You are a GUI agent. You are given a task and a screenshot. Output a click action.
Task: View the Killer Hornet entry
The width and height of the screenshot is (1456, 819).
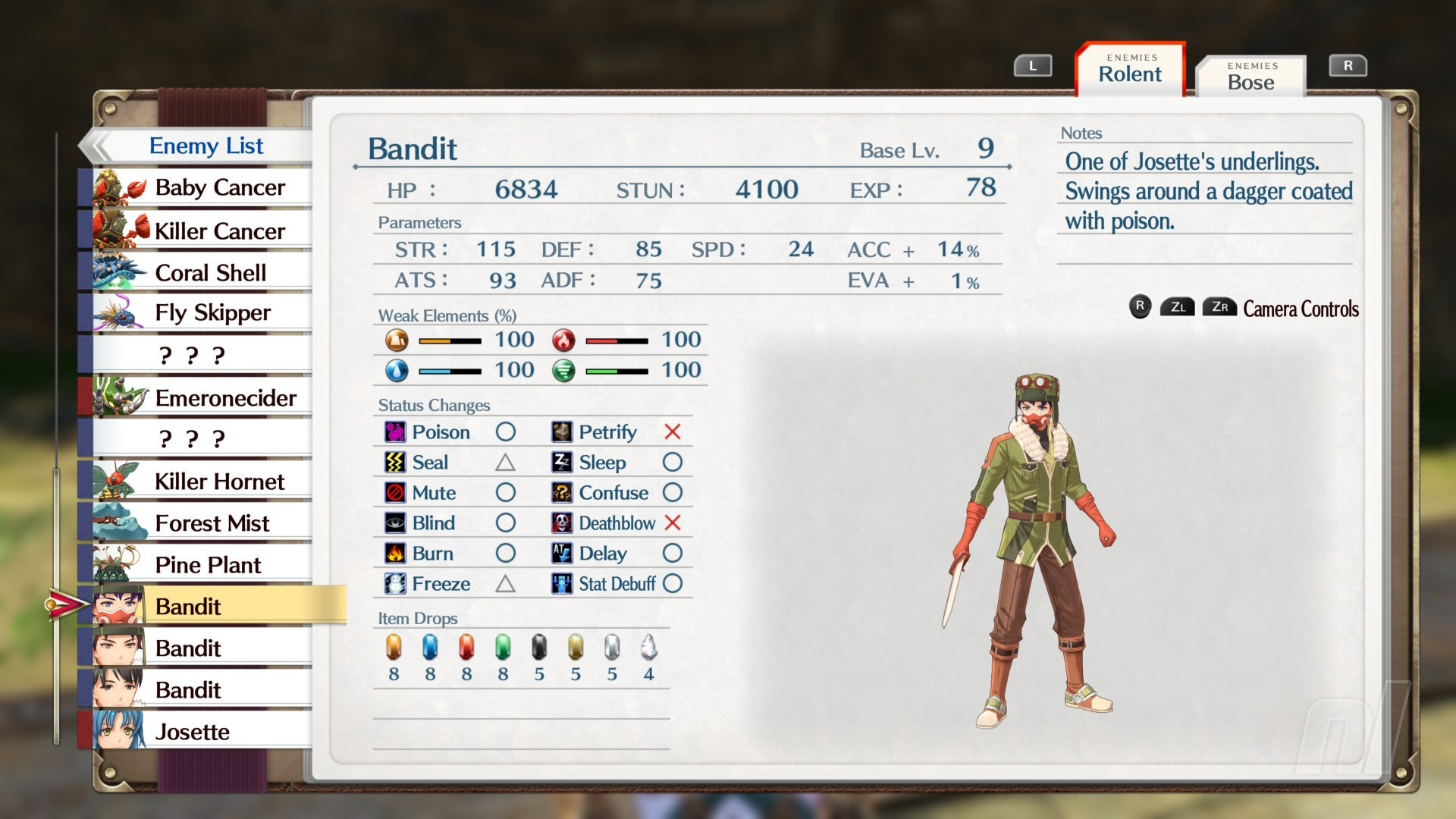(x=202, y=481)
